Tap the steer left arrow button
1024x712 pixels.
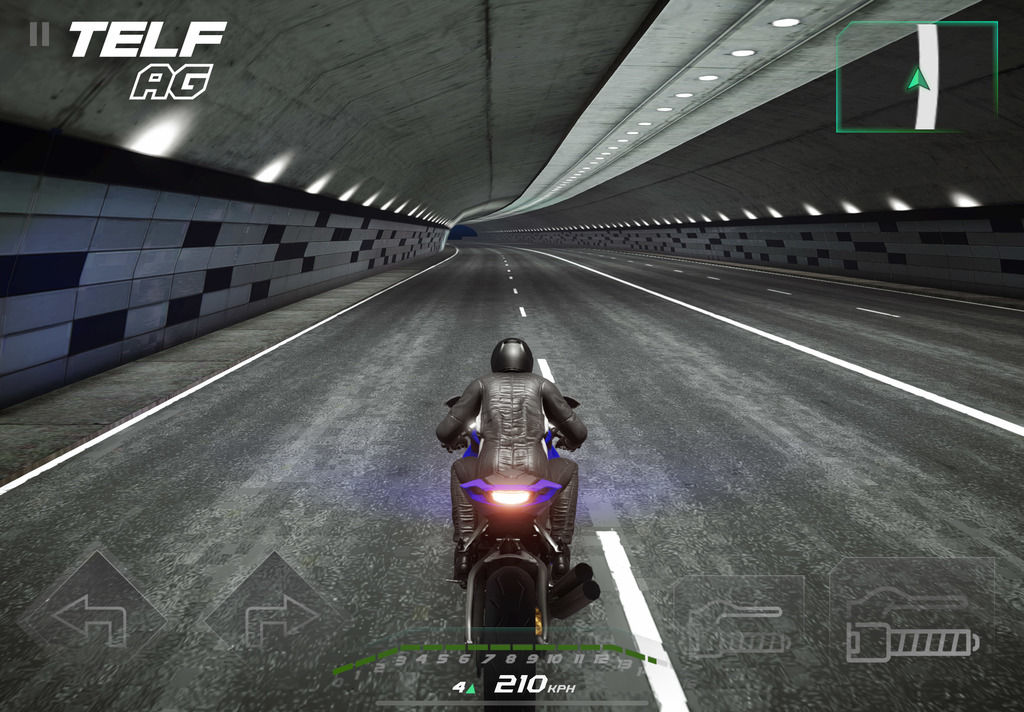90,617
